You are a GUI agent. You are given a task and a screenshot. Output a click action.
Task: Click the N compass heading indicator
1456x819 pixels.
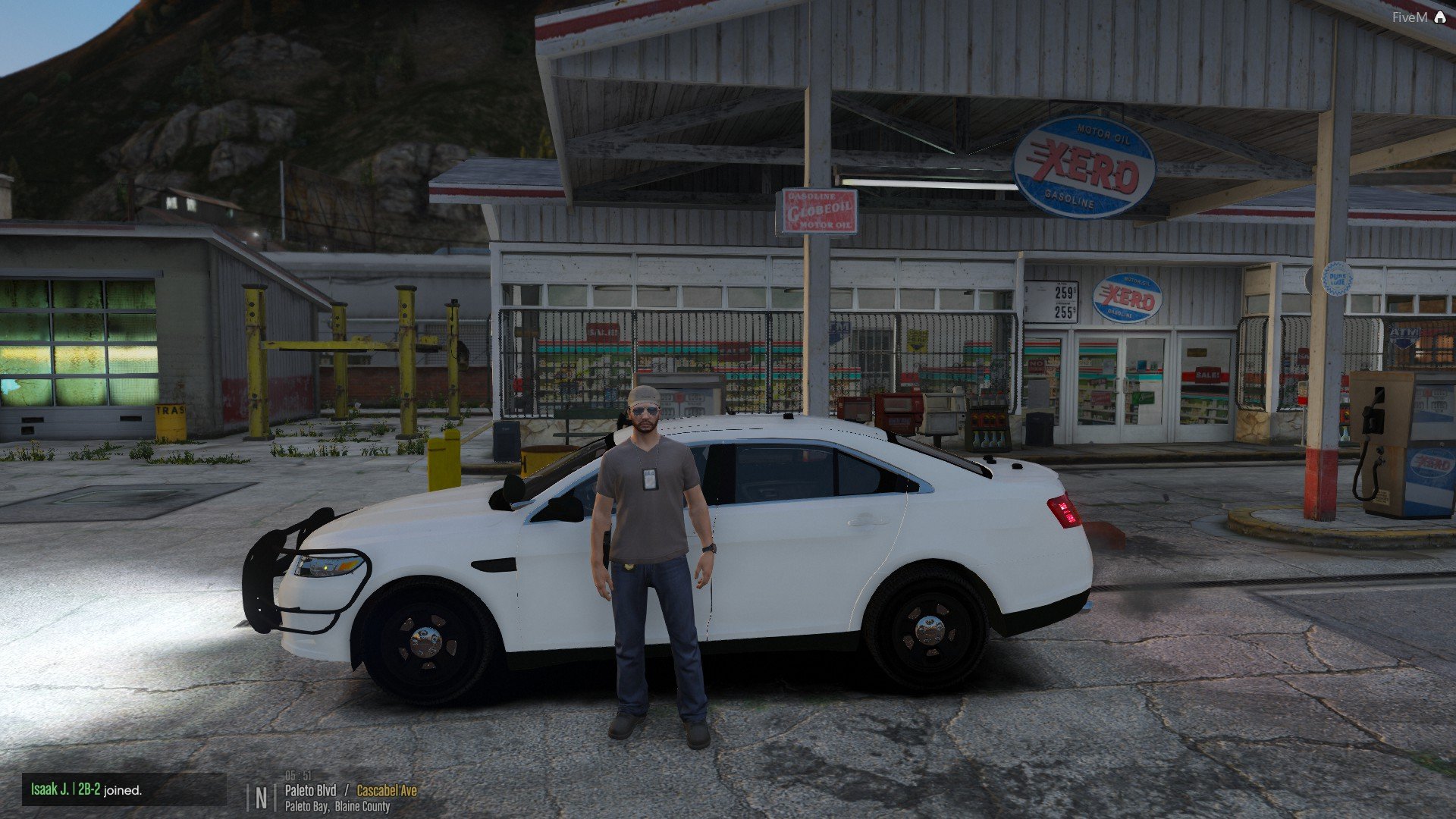pyautogui.click(x=262, y=798)
